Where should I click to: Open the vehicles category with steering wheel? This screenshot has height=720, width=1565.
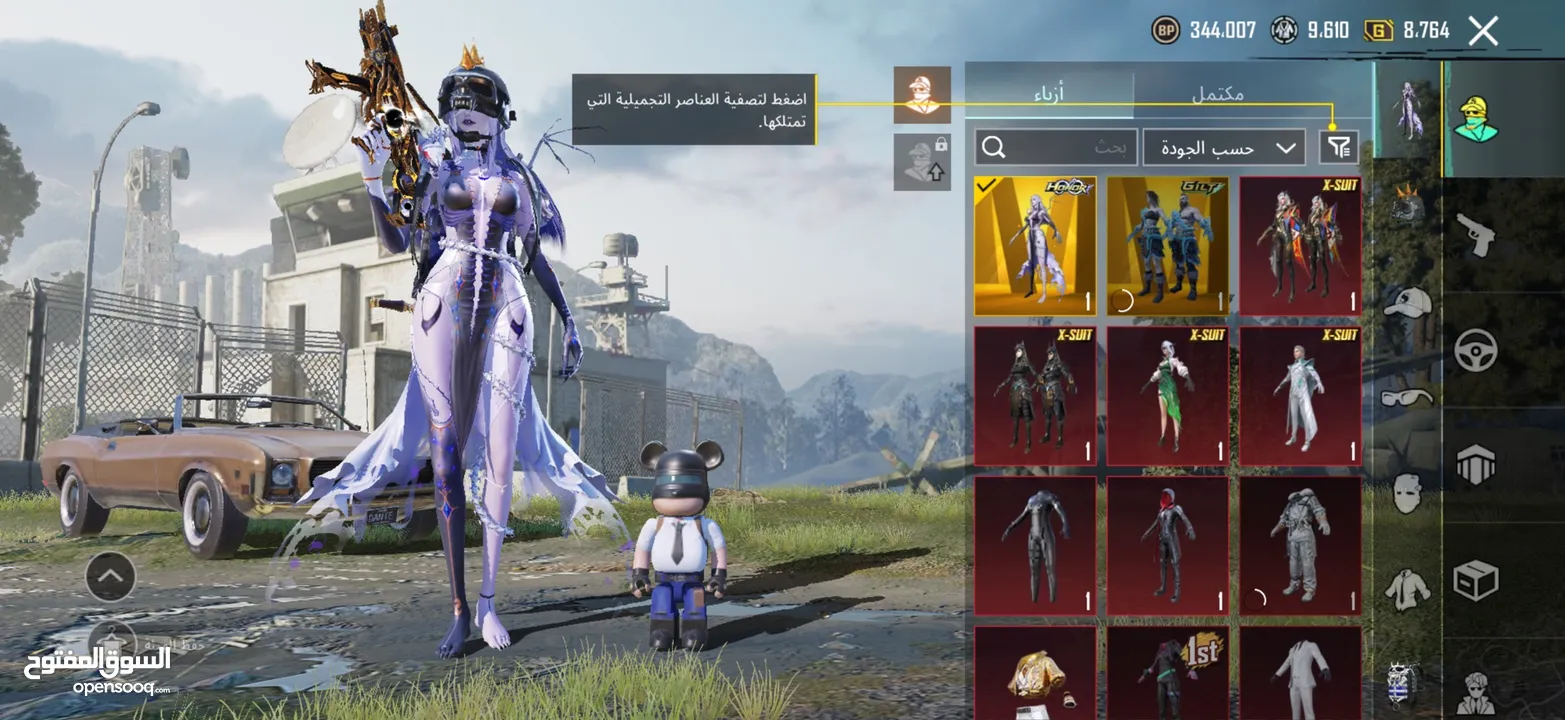(1475, 350)
